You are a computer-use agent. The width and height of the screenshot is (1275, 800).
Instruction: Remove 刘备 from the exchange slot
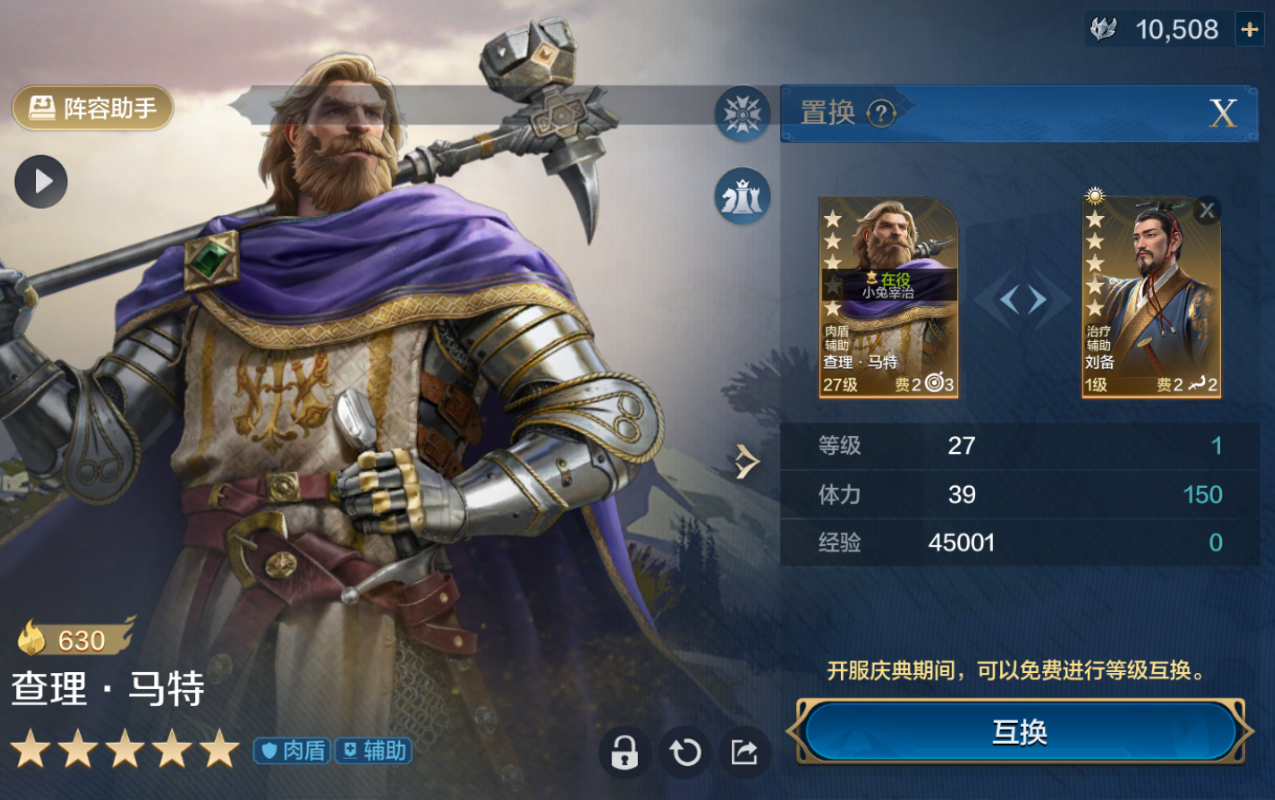click(1207, 210)
